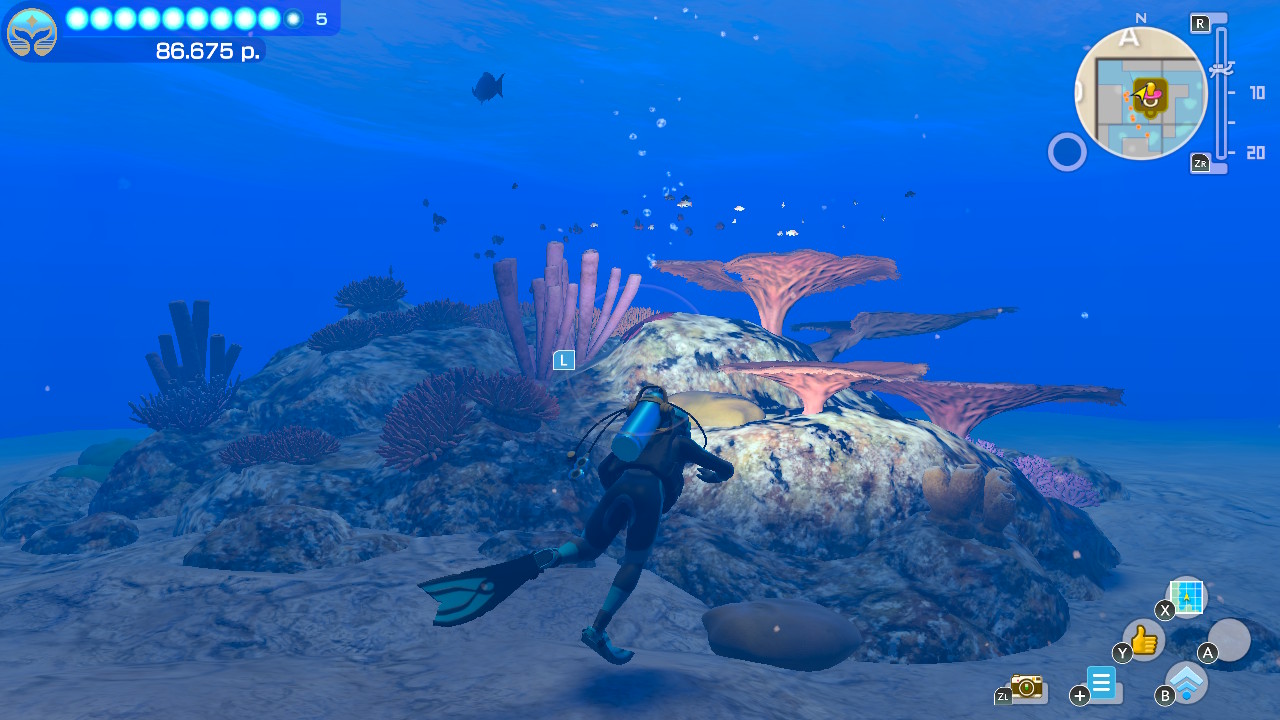Open the grid map icon
This screenshot has width=1280, height=720.
point(1187,597)
